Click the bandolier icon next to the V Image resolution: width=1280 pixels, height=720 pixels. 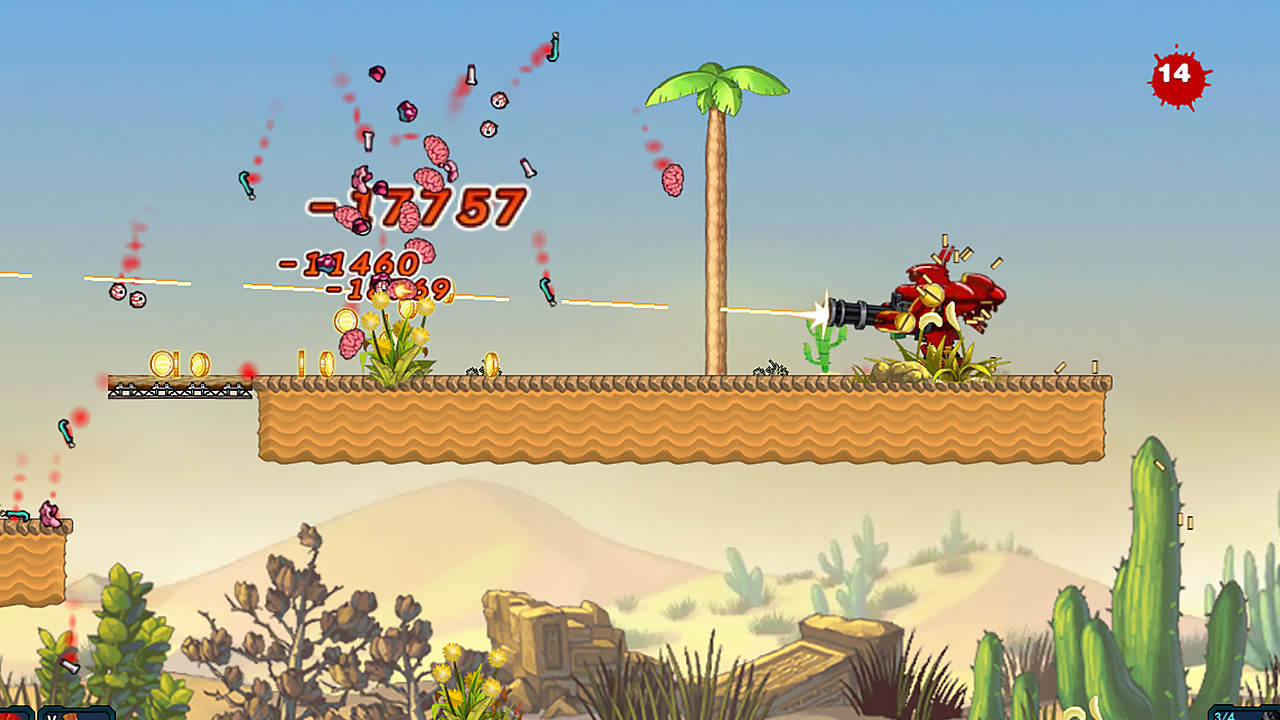68,716
